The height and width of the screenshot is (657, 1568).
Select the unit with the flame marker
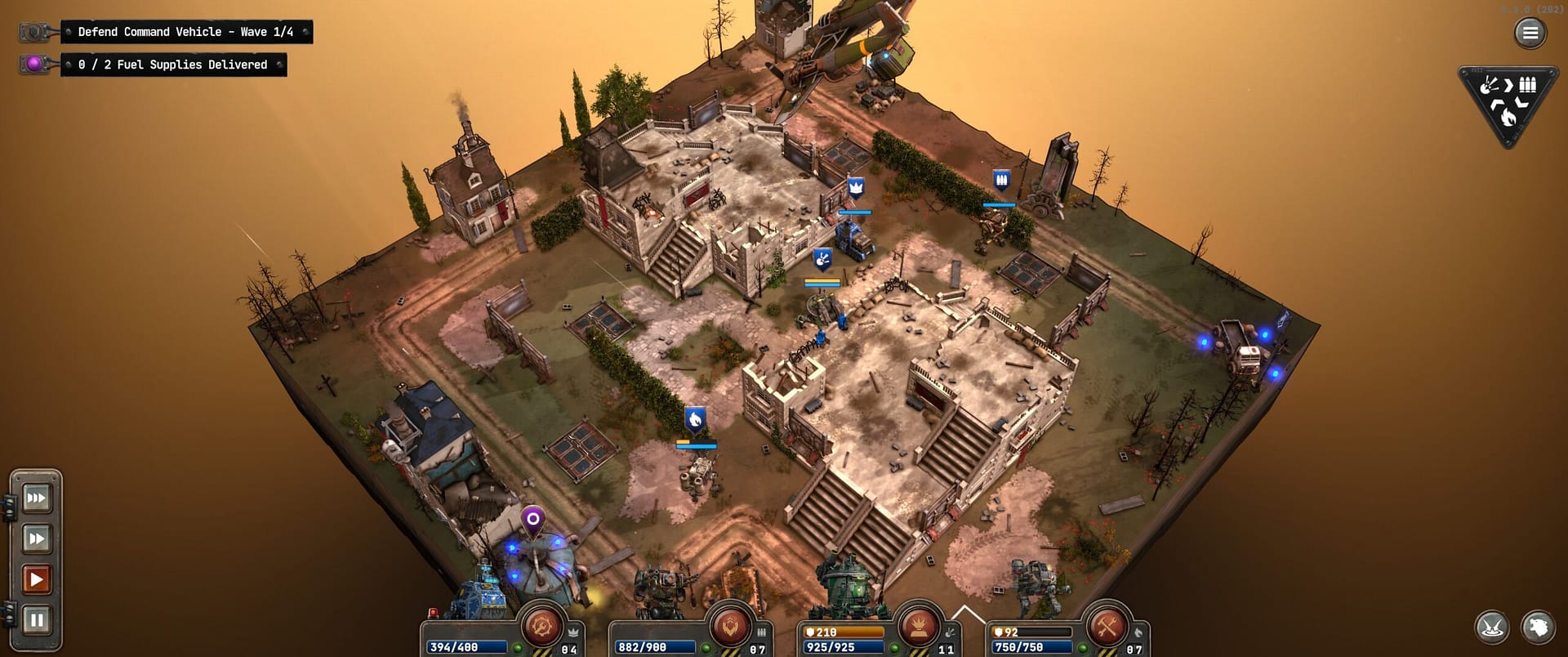698,474
